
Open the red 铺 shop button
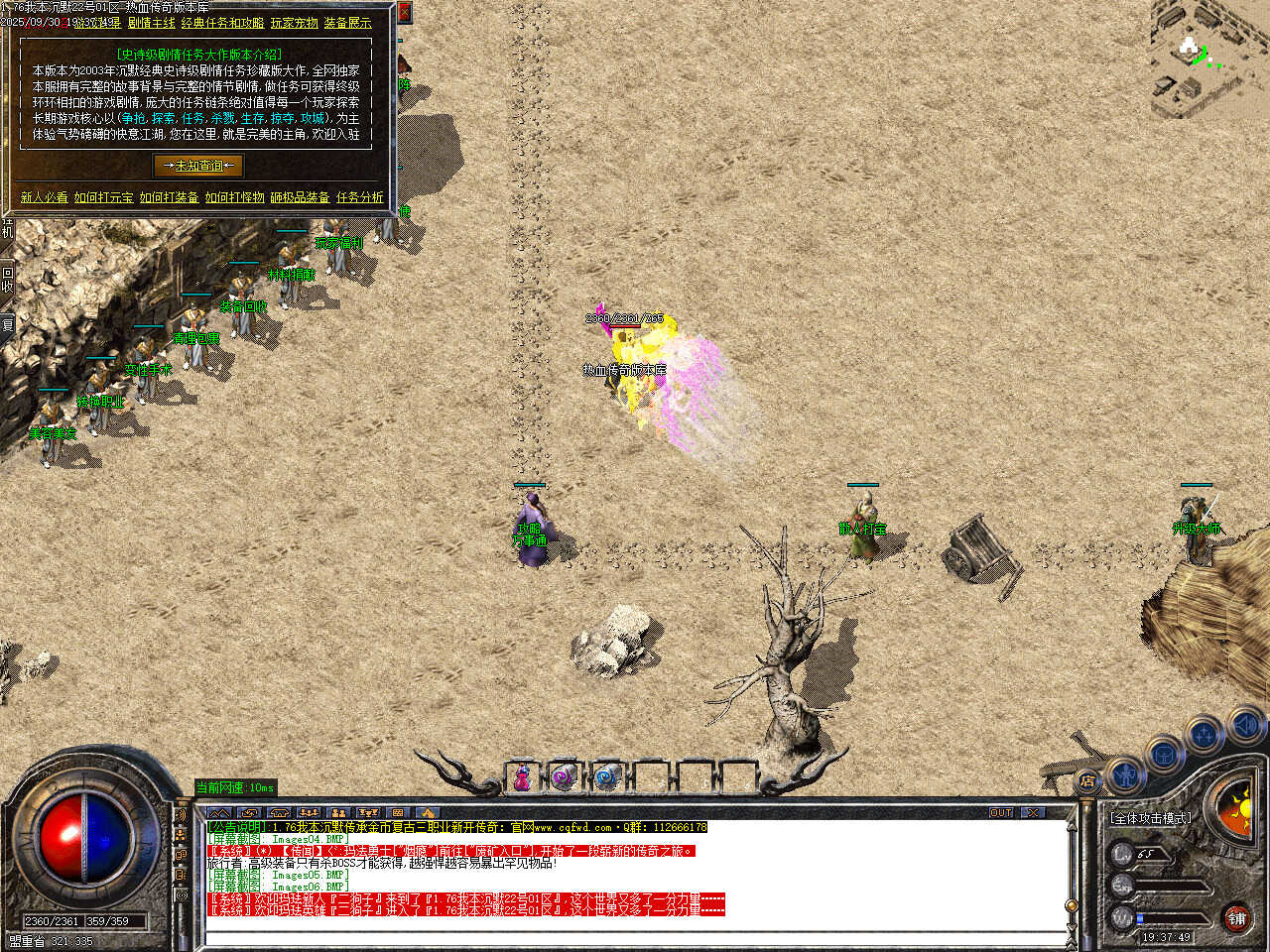coord(1236,919)
